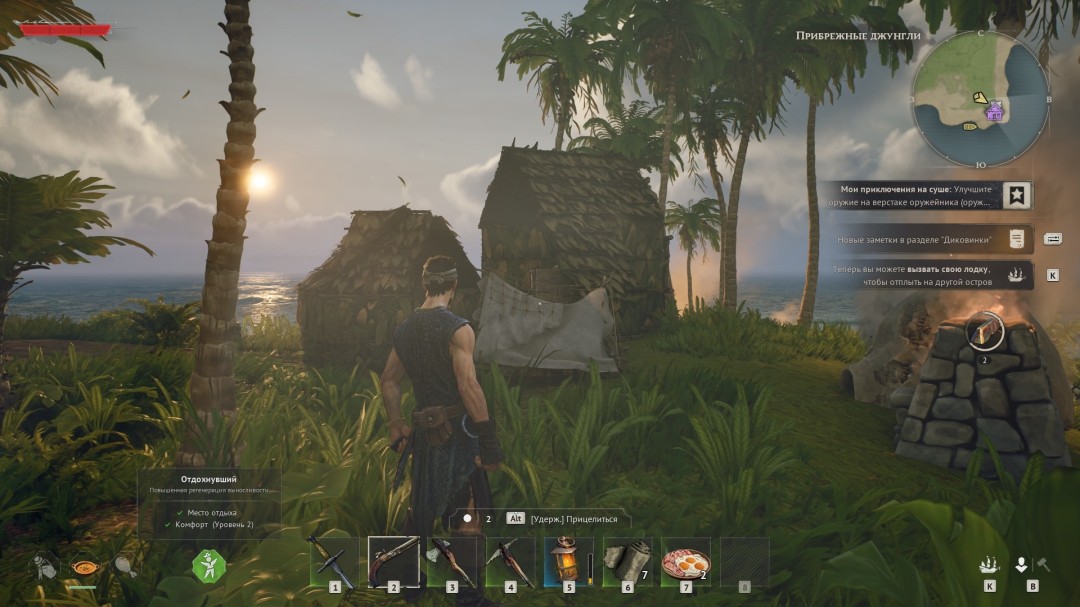Screen dimensions: 1080x607
Task: Eat the fried eggs dish in slot 7
Action: pyautogui.click(x=686, y=562)
